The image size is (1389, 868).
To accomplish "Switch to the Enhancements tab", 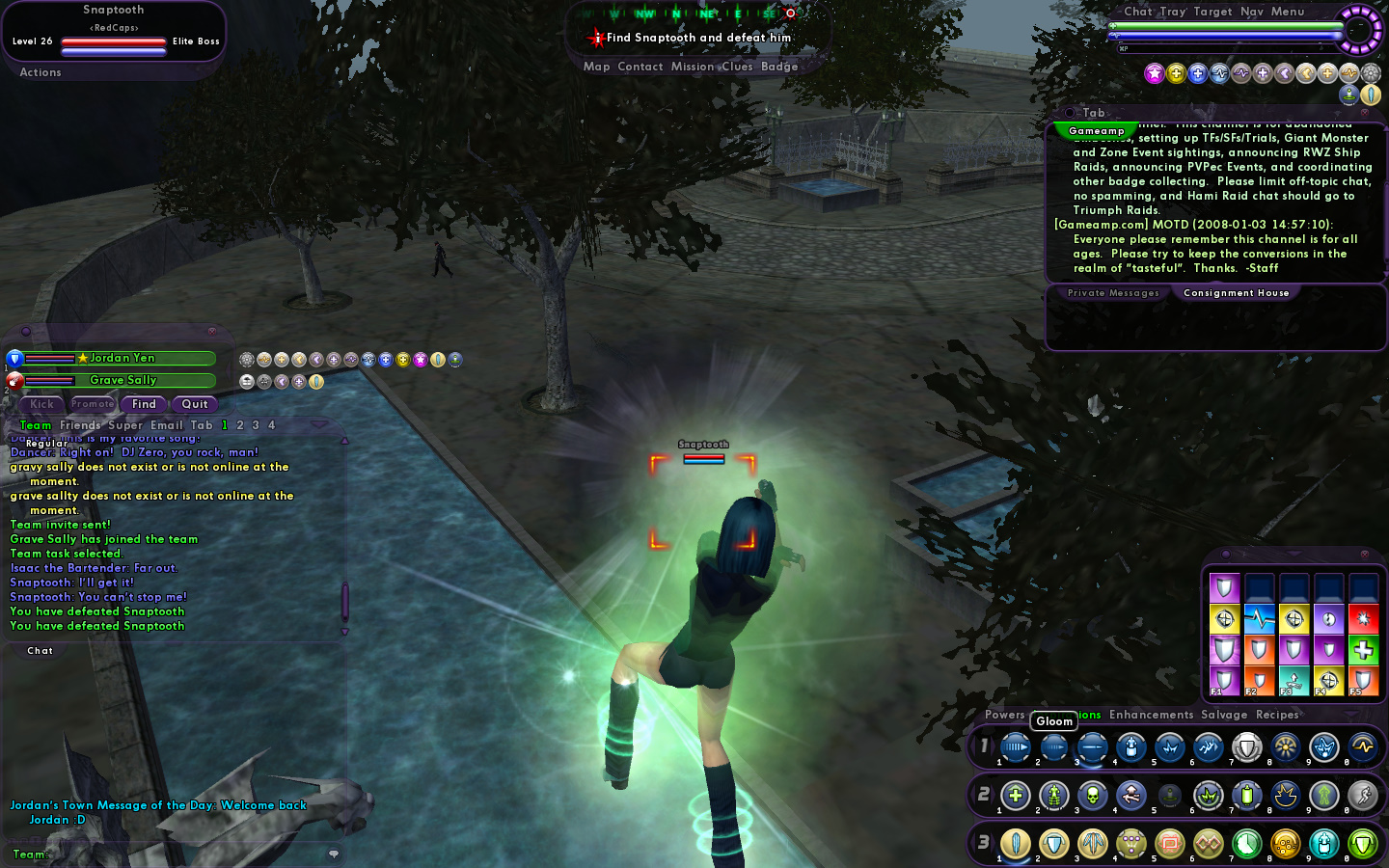I will tap(1151, 715).
